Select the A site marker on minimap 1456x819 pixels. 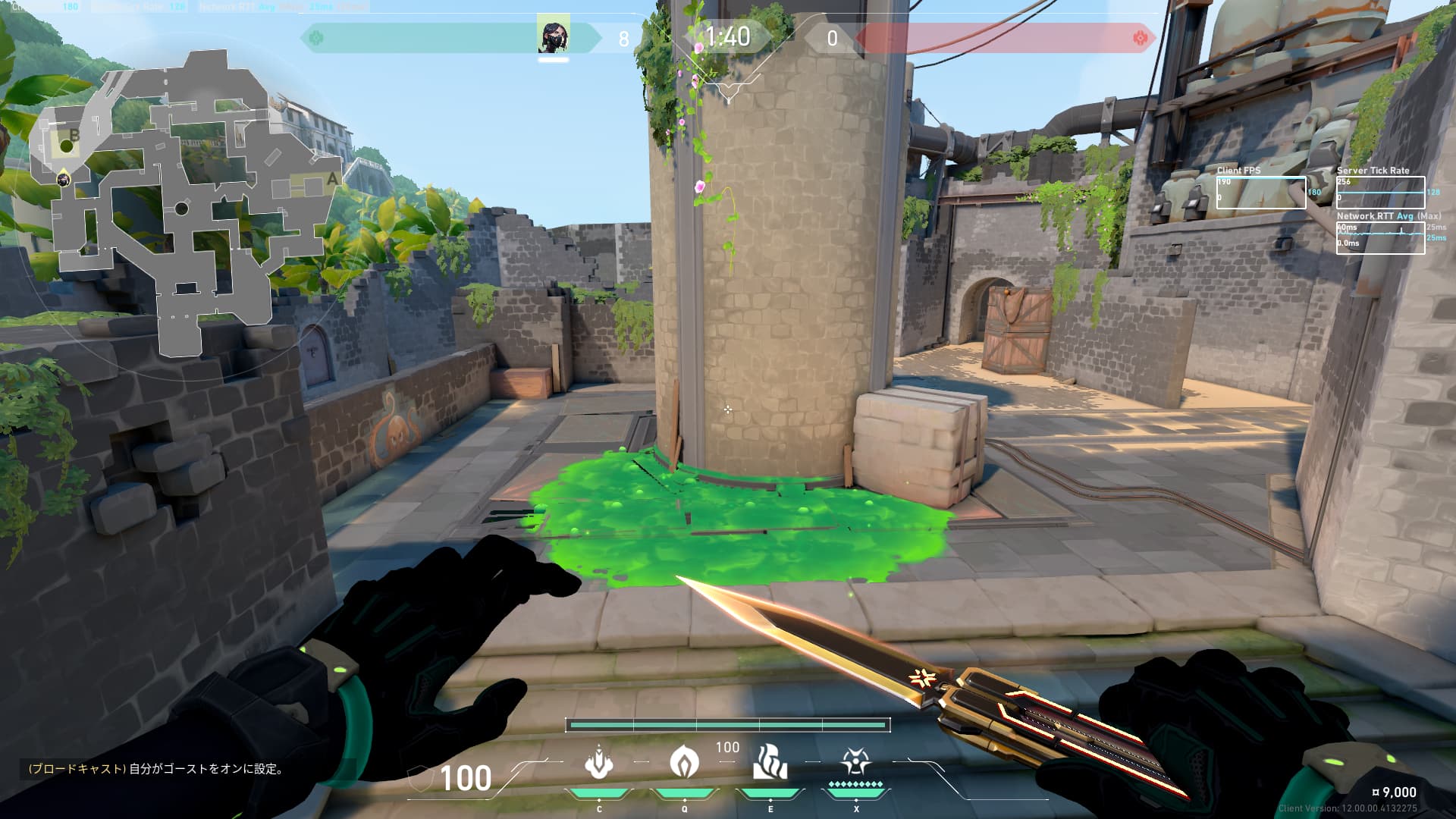[x=331, y=180]
